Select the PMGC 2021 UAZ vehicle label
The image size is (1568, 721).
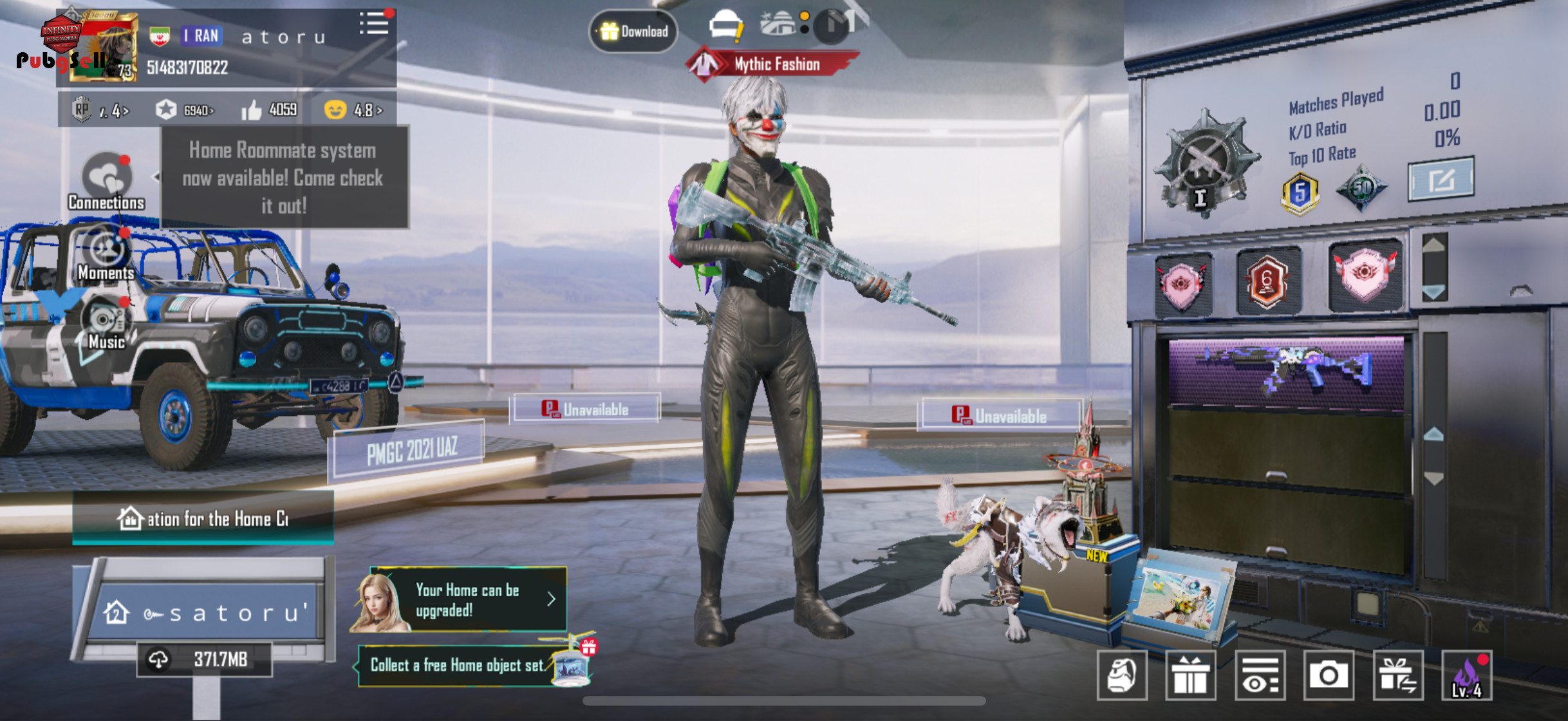tap(411, 451)
